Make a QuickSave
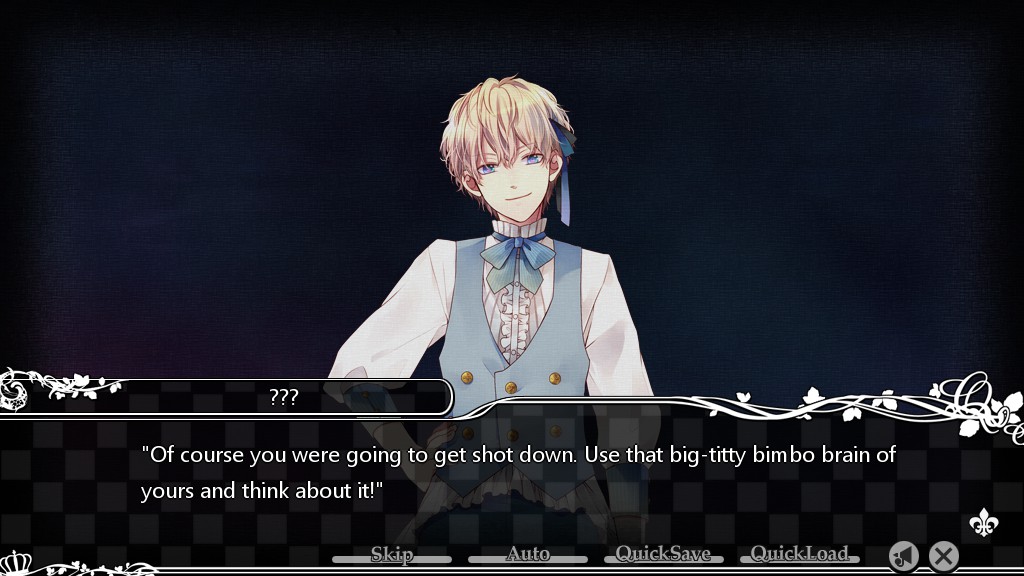 tap(663, 555)
